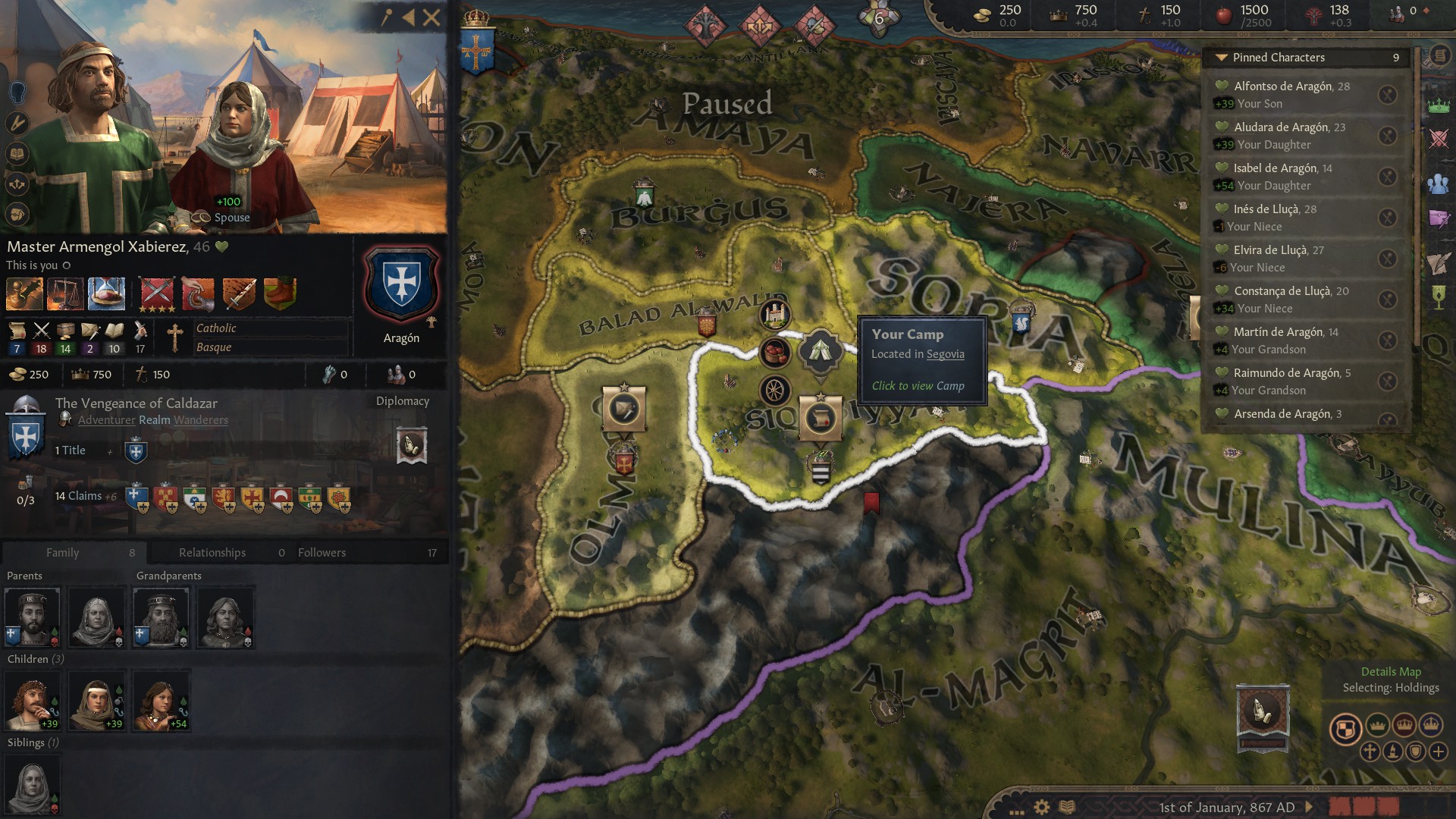Close the character window
1456x819 pixels.
click(x=431, y=17)
